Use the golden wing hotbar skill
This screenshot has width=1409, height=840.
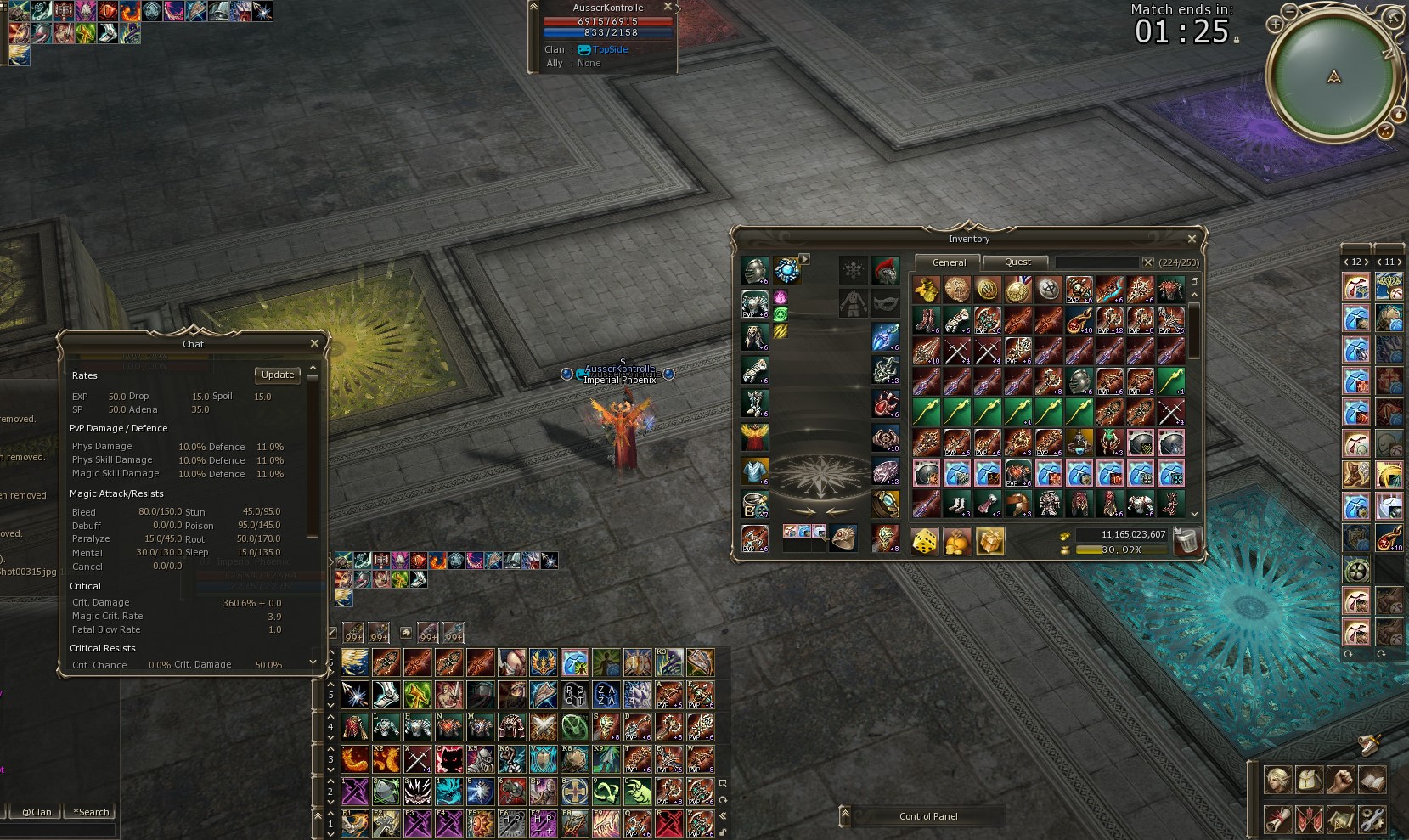click(x=355, y=662)
